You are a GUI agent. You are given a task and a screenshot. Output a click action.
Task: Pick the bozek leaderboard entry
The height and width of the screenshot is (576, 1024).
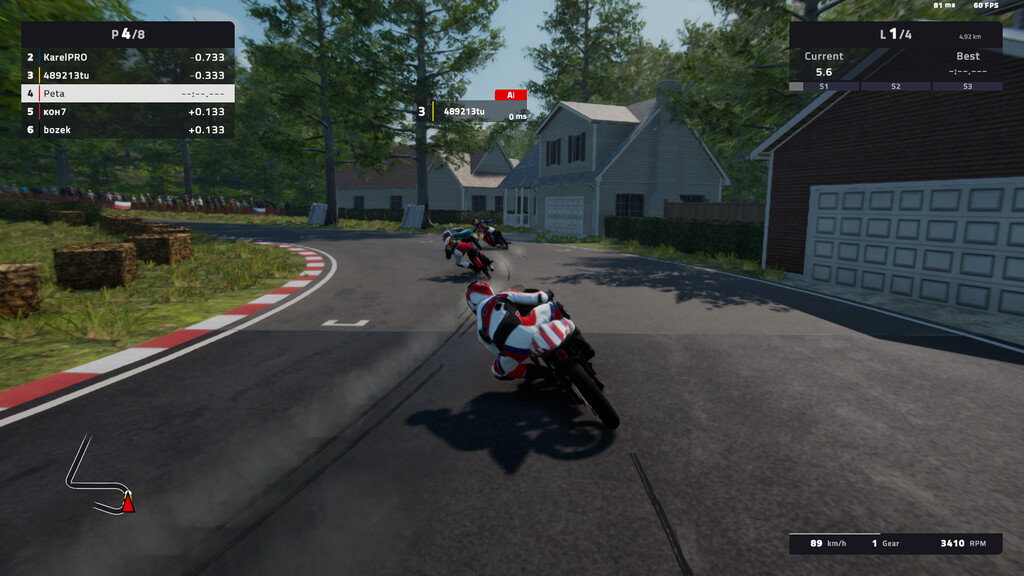[127, 130]
